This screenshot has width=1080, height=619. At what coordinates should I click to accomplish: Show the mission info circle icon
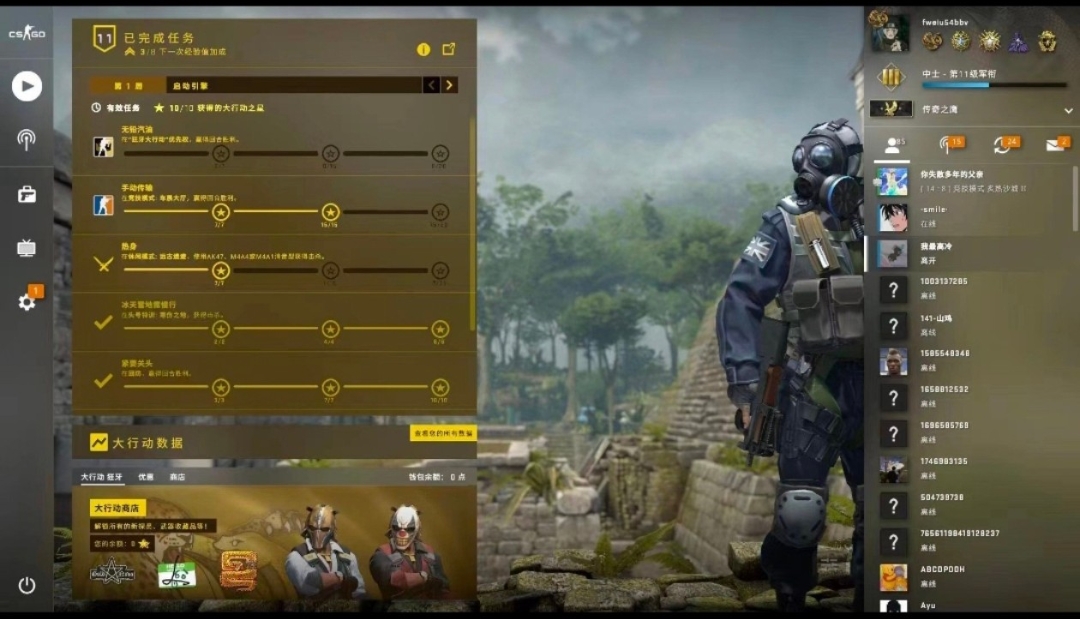click(423, 49)
